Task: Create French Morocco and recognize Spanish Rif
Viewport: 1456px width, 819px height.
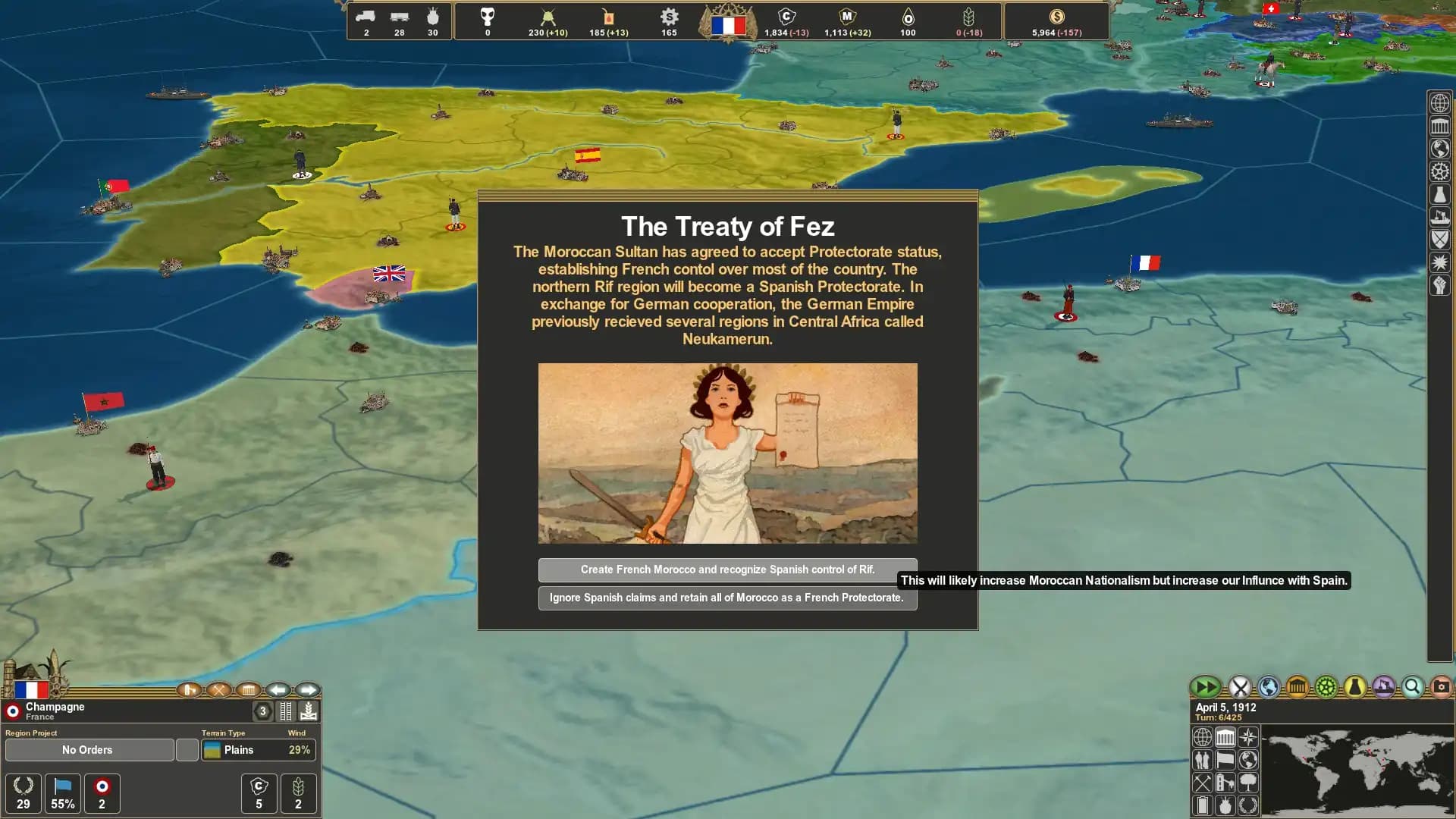Action: pyautogui.click(x=727, y=570)
